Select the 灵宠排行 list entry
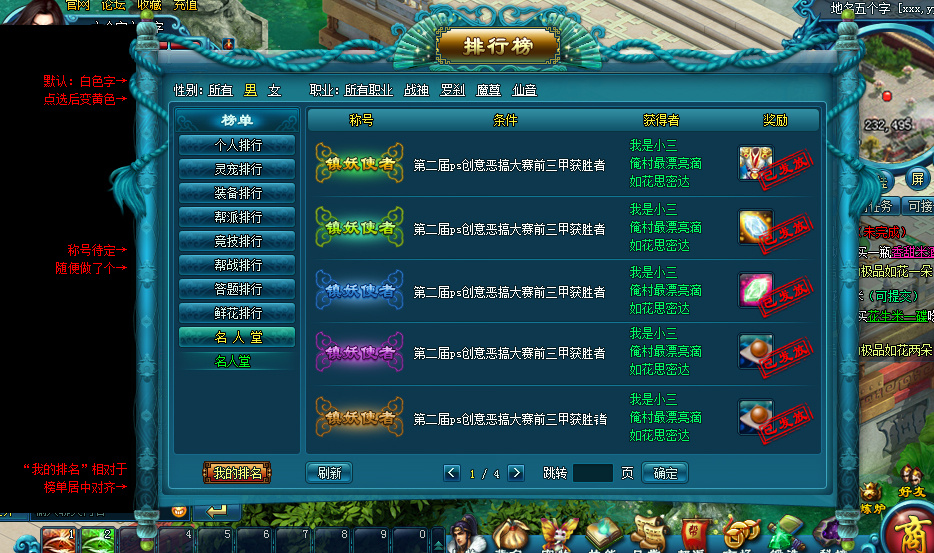Screen dimensions: 934x553 pos(237,168)
